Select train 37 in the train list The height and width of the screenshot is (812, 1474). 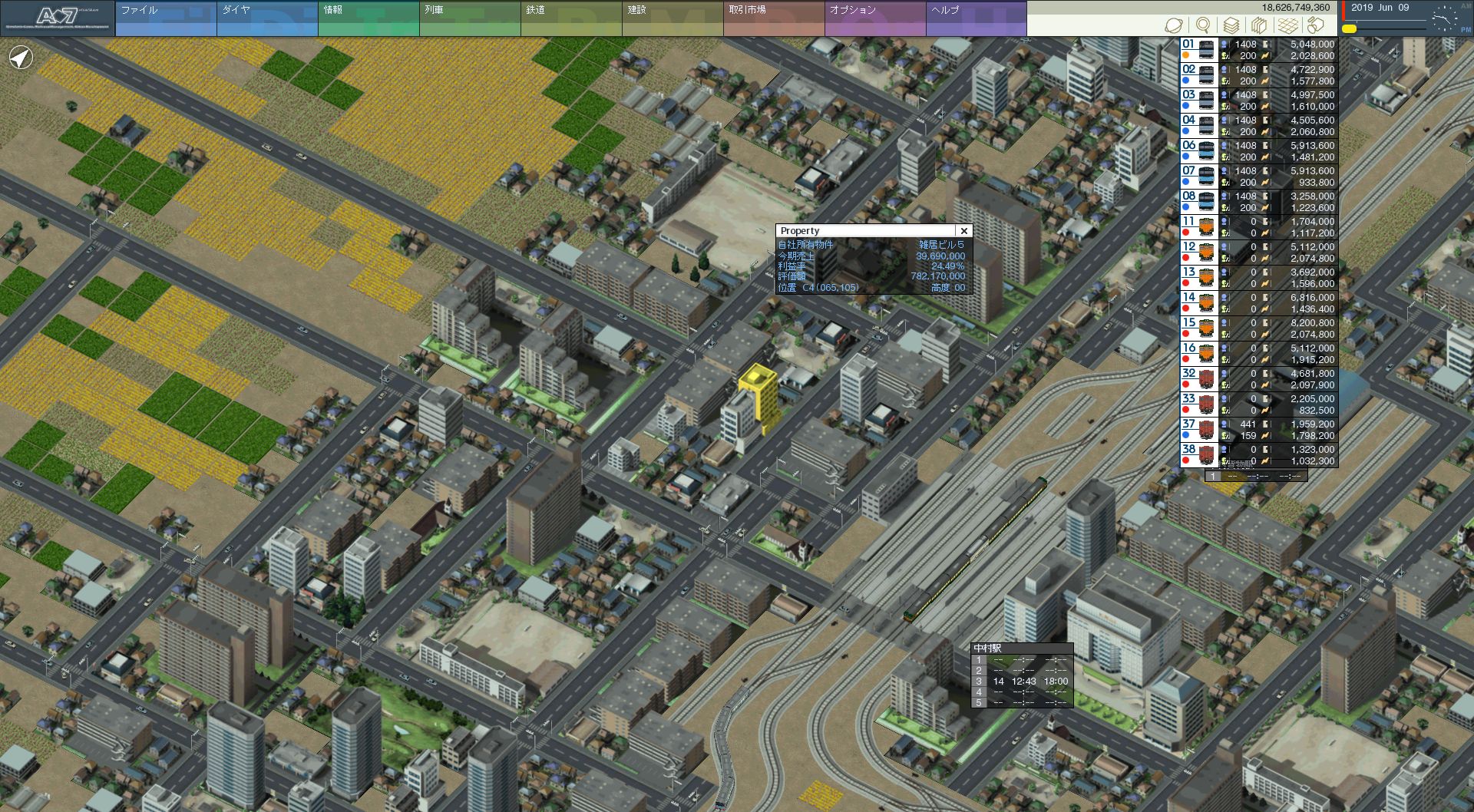point(1258,430)
